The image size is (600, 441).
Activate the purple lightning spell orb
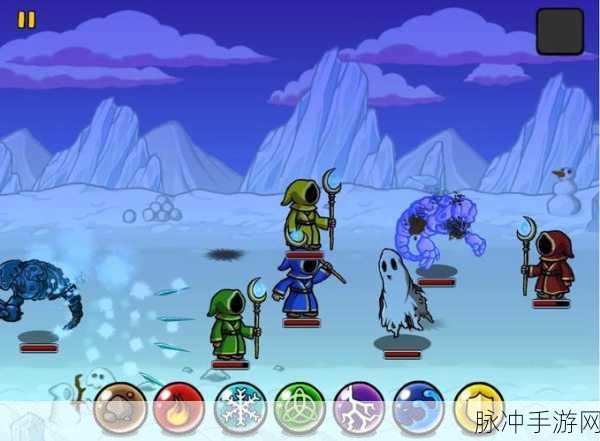pos(360,408)
